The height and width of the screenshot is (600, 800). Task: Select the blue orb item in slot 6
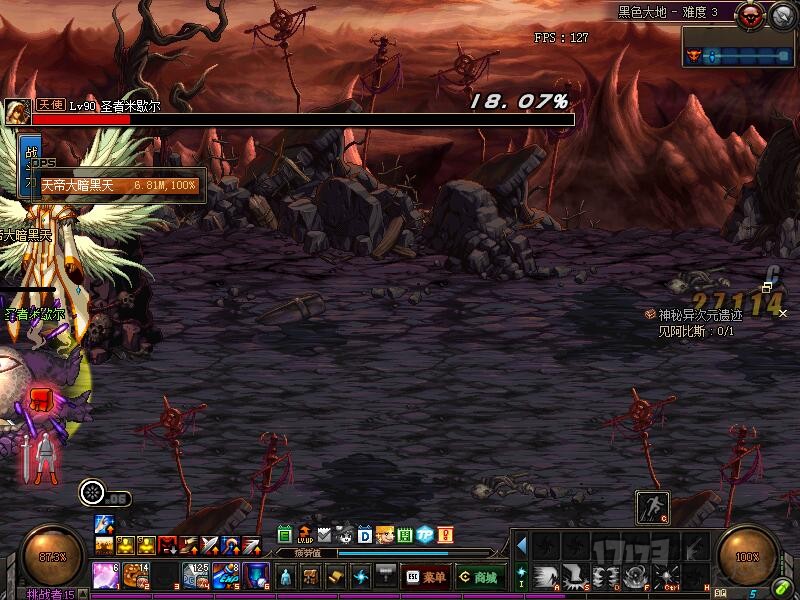point(255,576)
